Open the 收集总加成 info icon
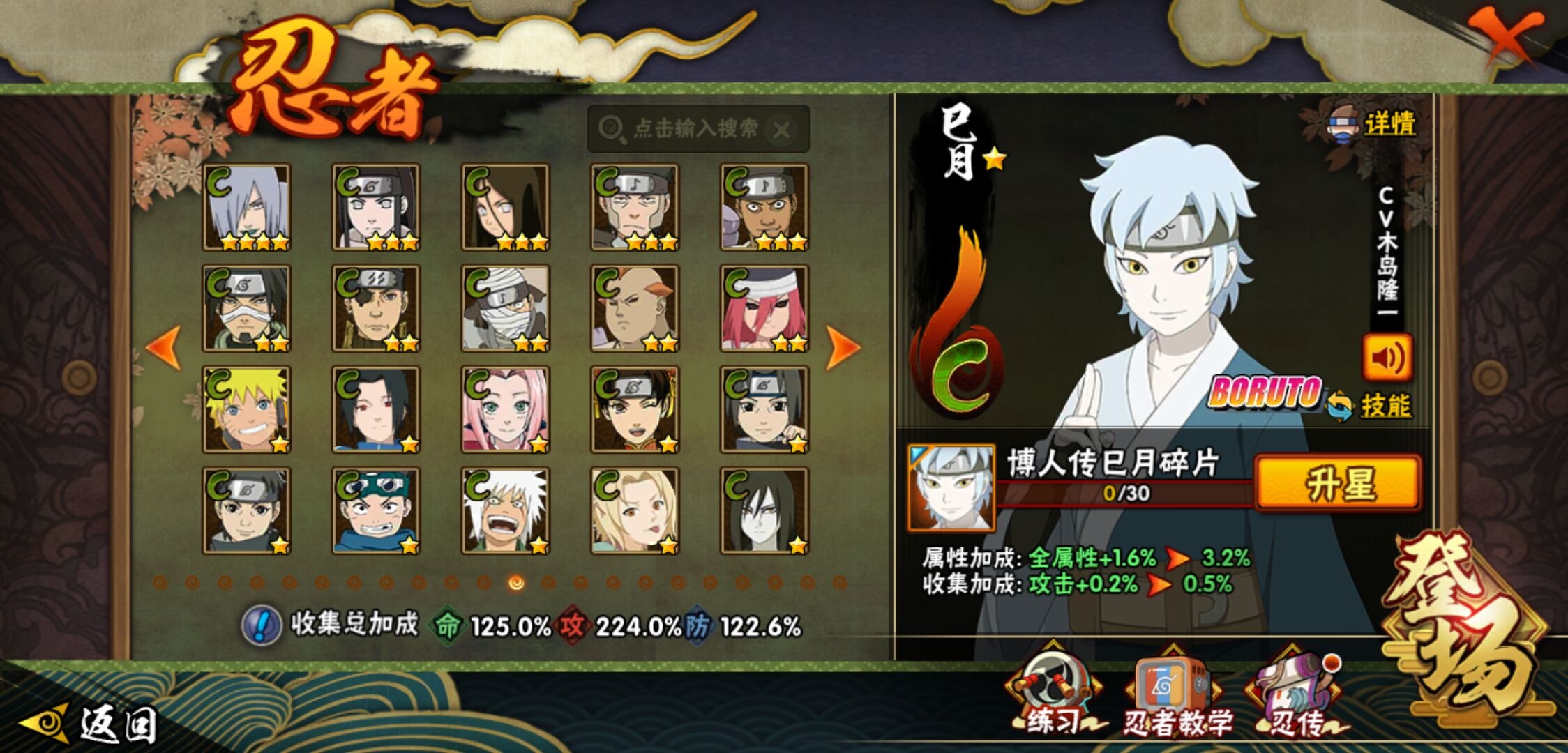The image size is (1568, 753). 262,625
